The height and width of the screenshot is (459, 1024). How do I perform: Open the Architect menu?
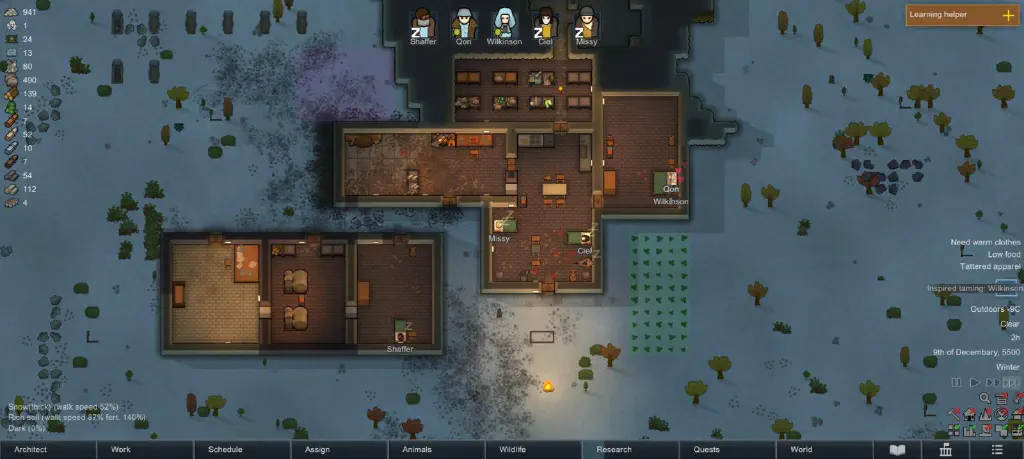pyautogui.click(x=30, y=450)
